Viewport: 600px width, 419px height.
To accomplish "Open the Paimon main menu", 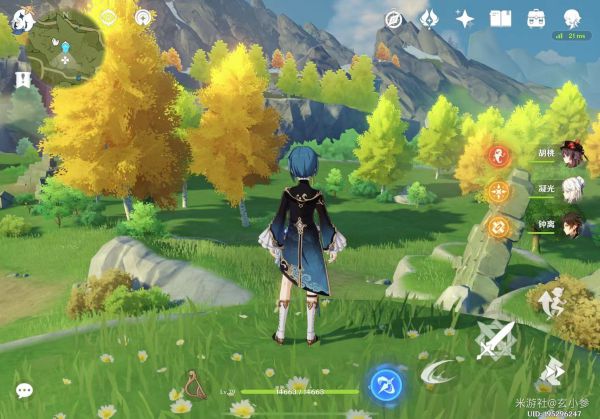I will (19, 19).
